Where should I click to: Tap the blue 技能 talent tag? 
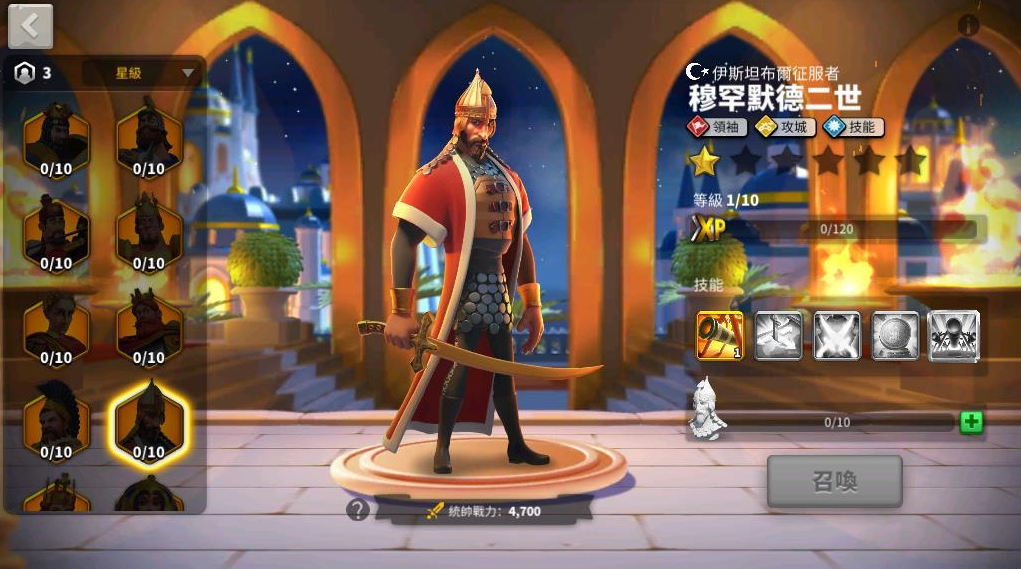click(853, 127)
